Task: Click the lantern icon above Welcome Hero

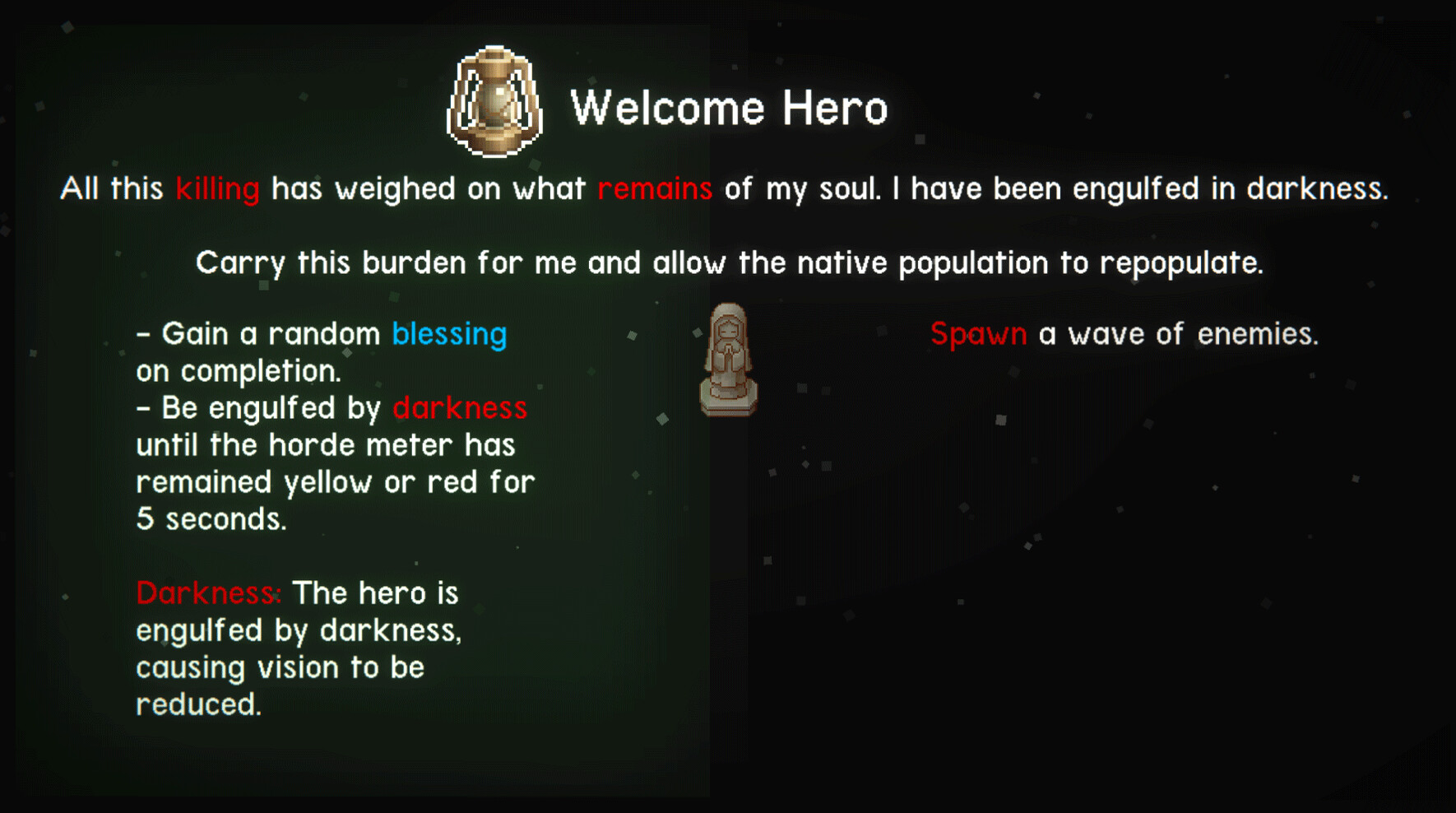Action: (494, 103)
